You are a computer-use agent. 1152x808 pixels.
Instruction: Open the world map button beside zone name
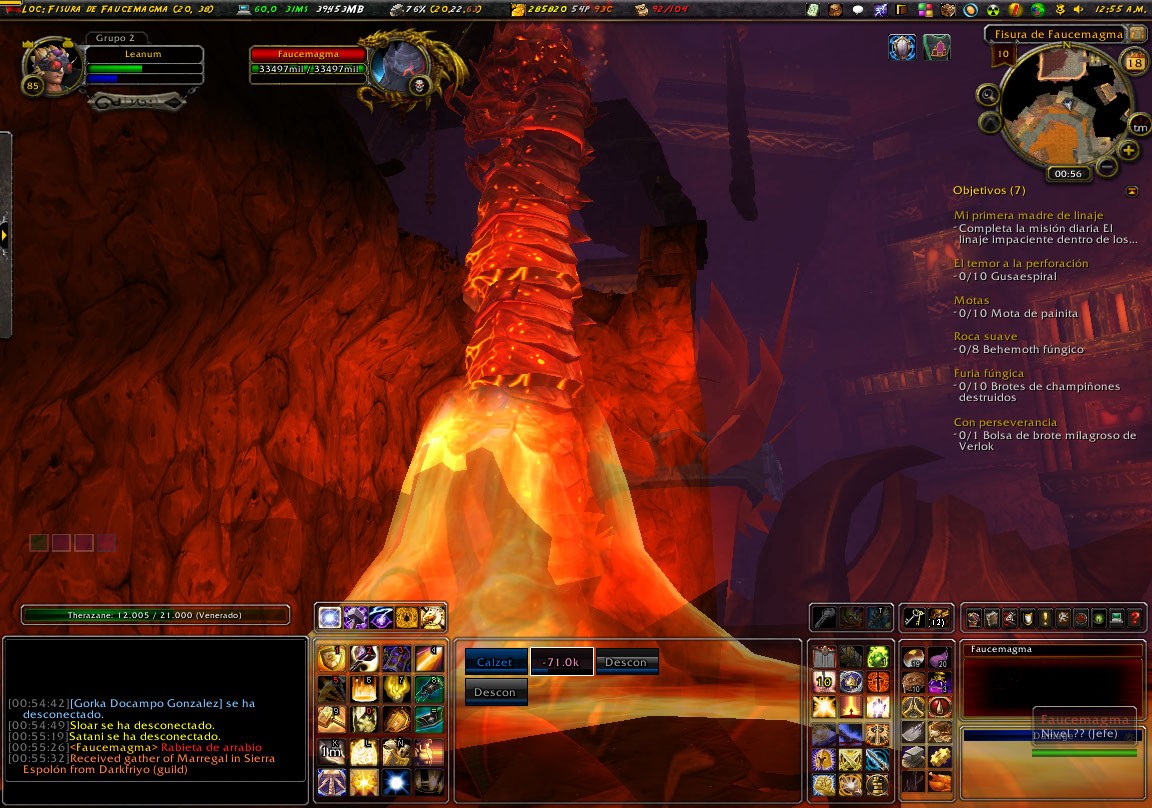(1137, 34)
